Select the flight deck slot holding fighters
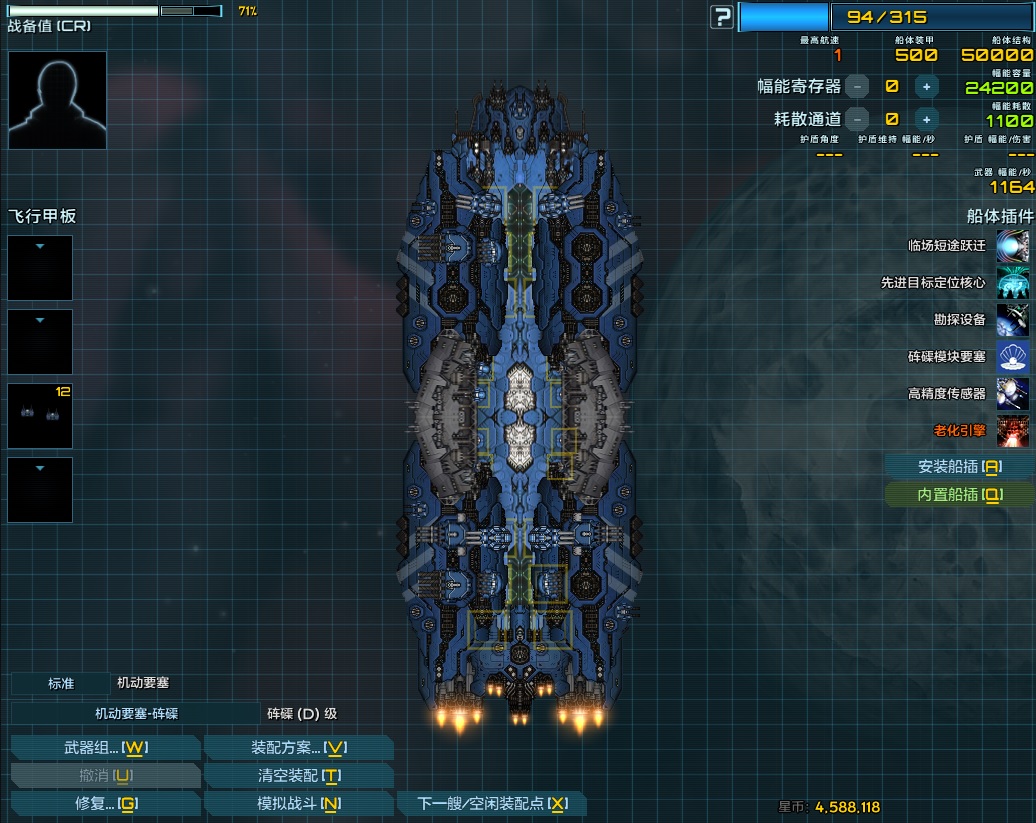This screenshot has height=823, width=1036. (x=40, y=416)
